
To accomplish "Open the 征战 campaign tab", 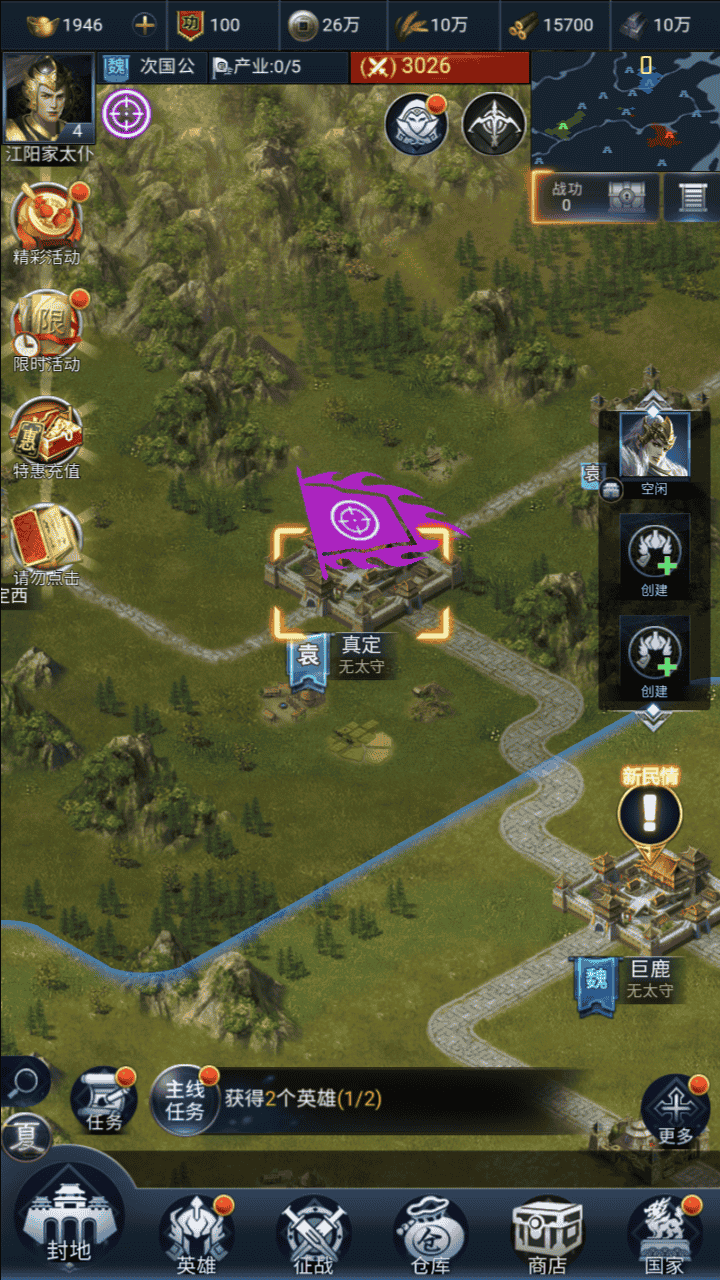I will 314,1234.
